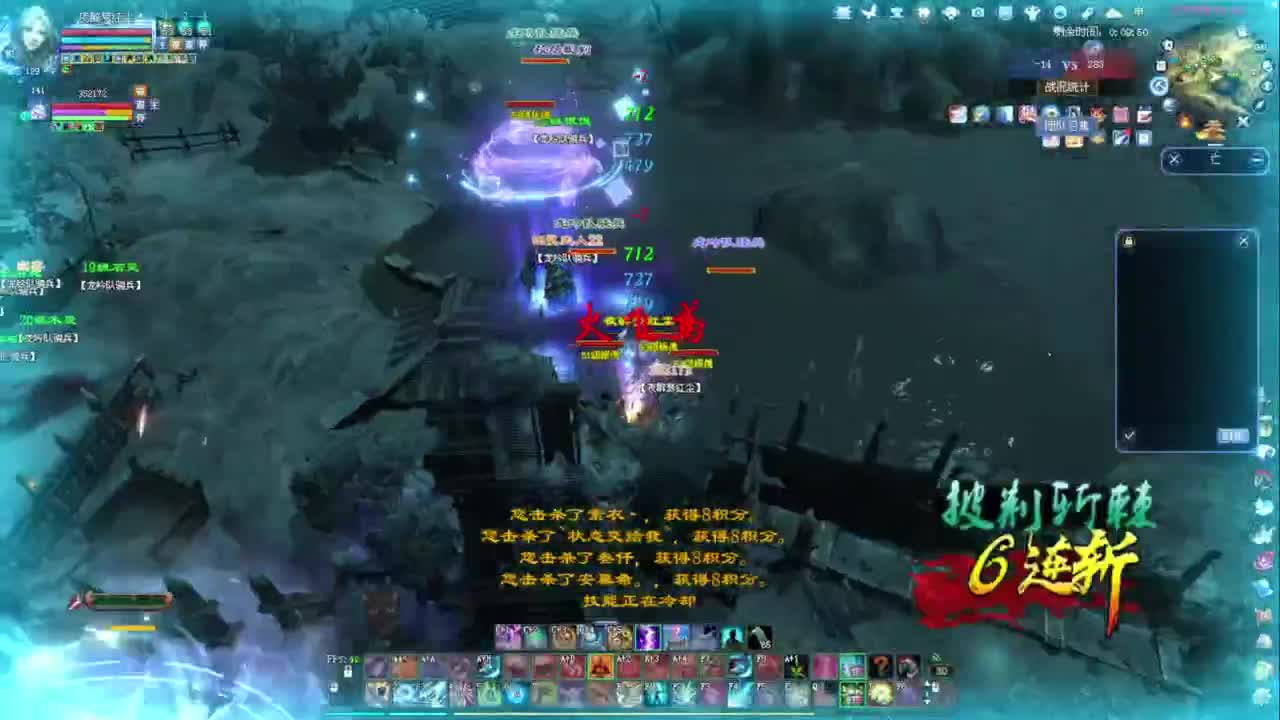The width and height of the screenshot is (1280, 720).
Task: Select the purple lightning skill in the skill bar
Action: pos(649,637)
